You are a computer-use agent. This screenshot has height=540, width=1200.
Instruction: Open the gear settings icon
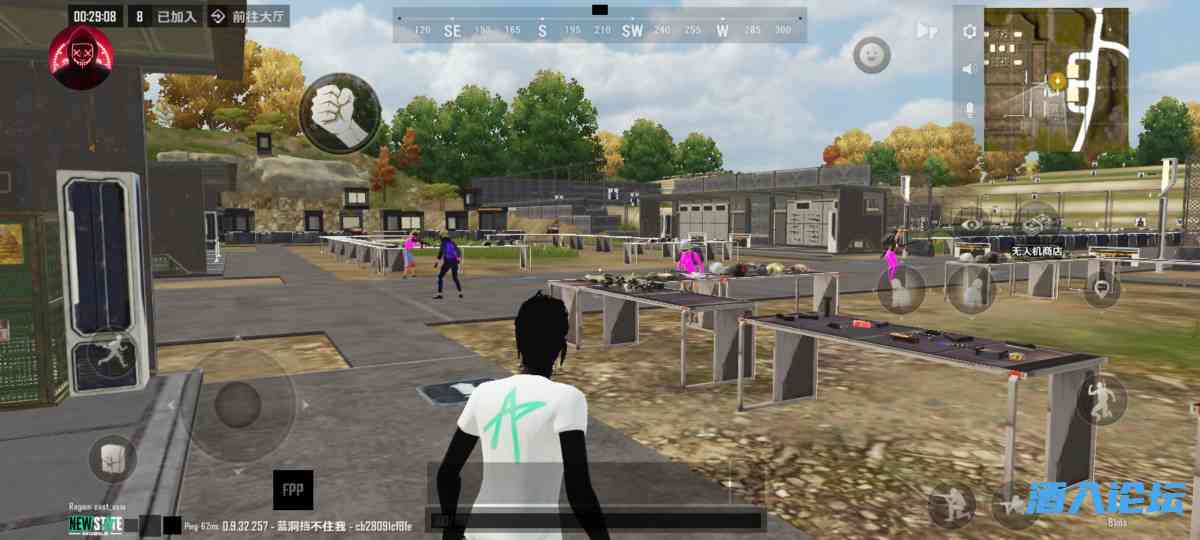[x=968, y=31]
